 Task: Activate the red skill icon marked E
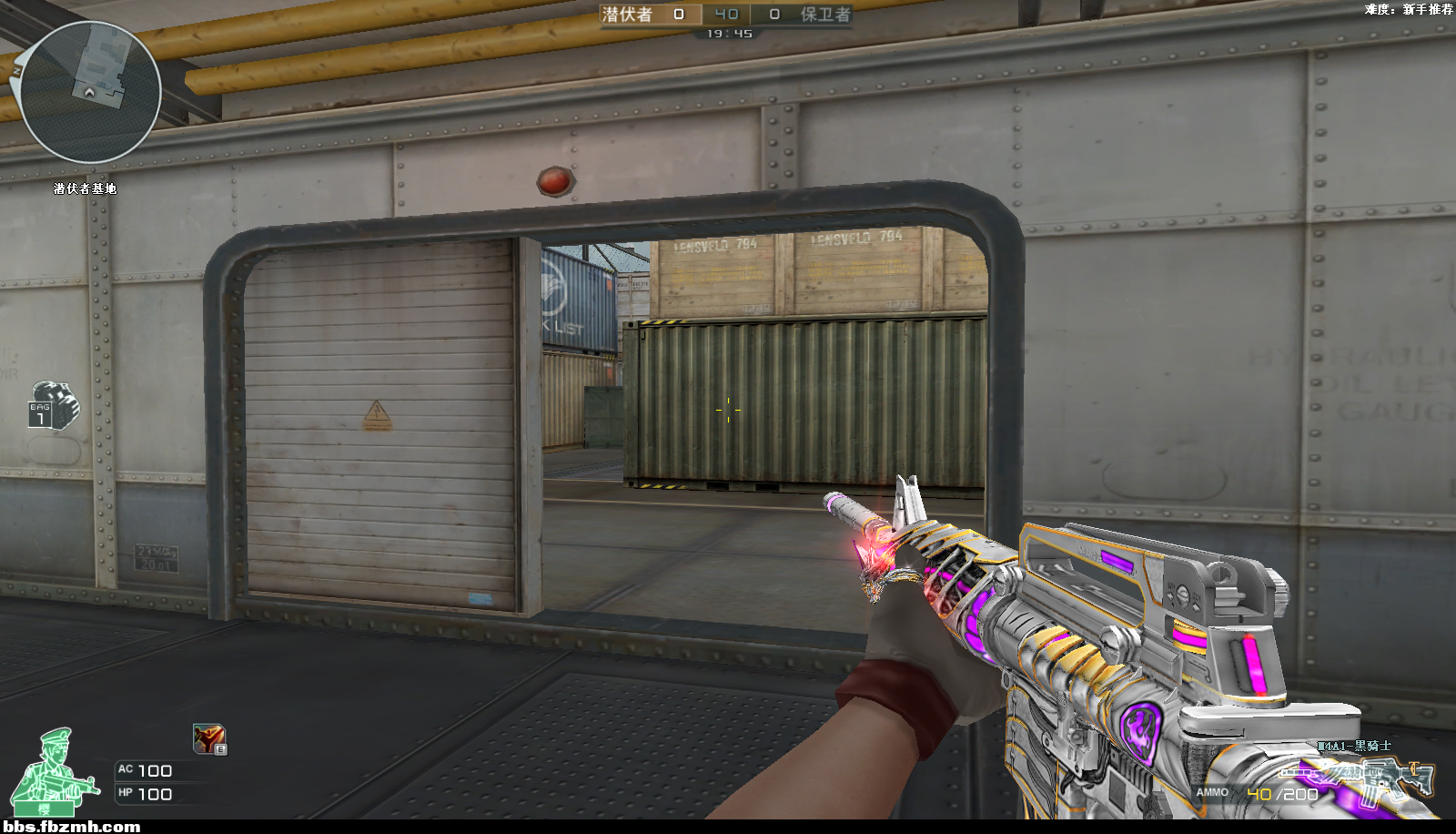tap(209, 738)
